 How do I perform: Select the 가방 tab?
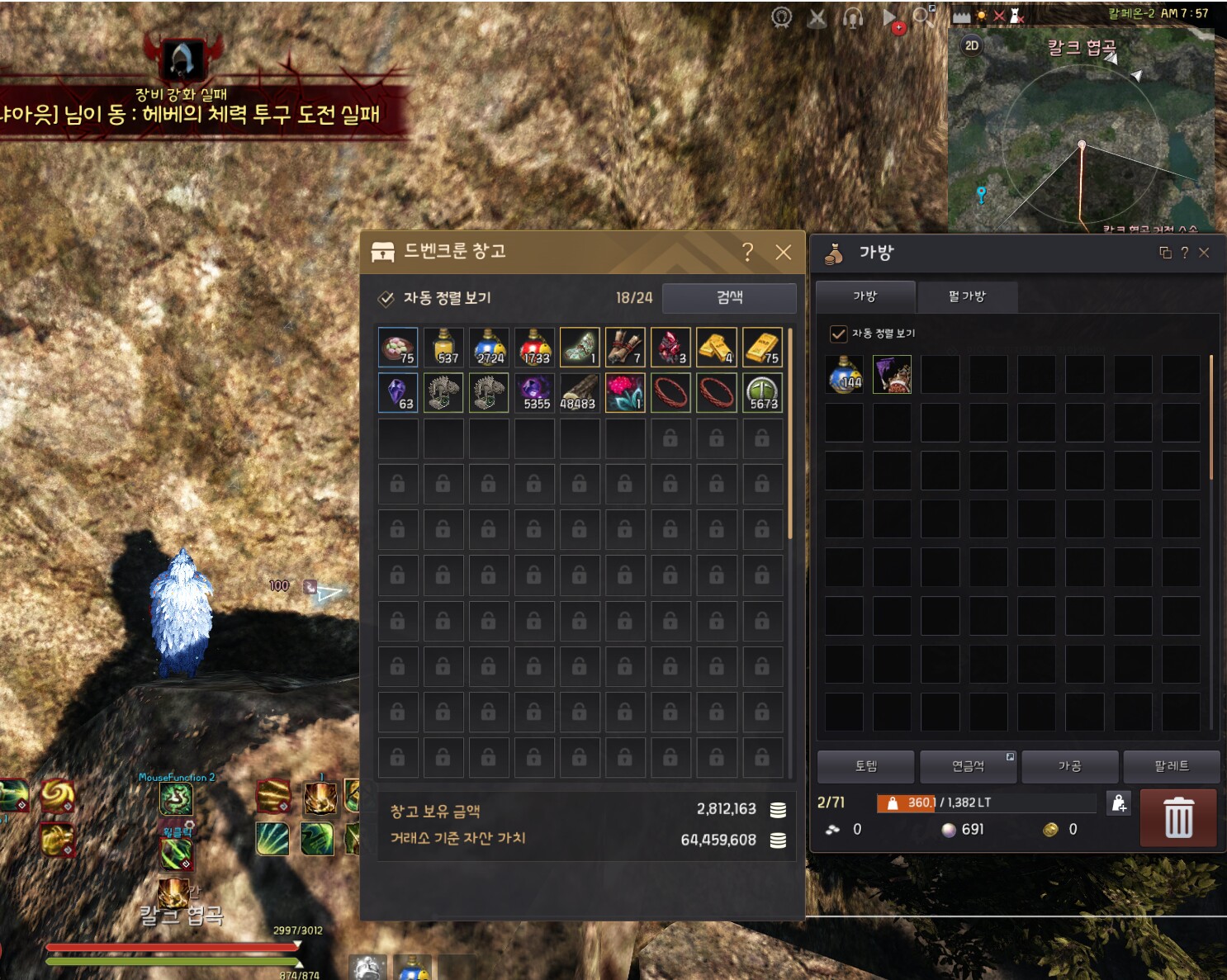(x=865, y=297)
